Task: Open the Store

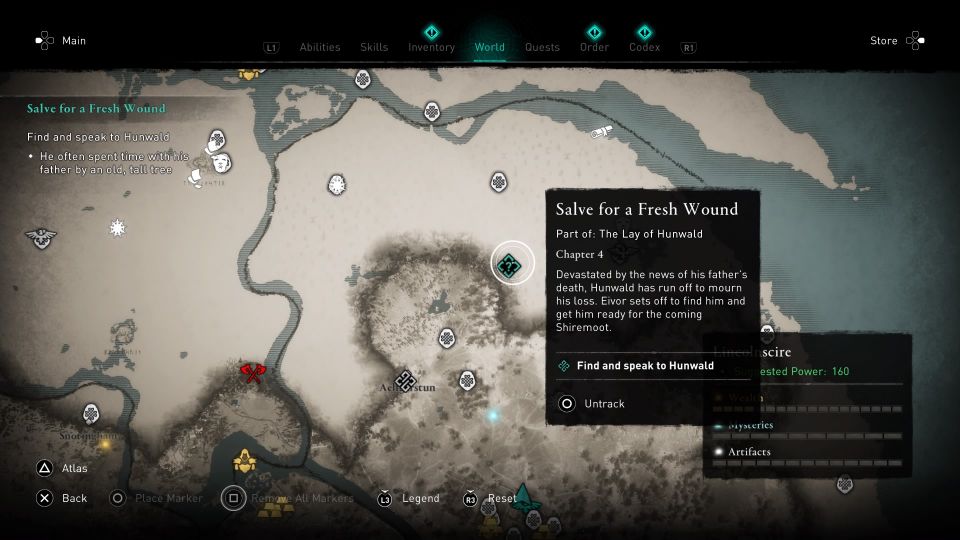Action: 884,41
